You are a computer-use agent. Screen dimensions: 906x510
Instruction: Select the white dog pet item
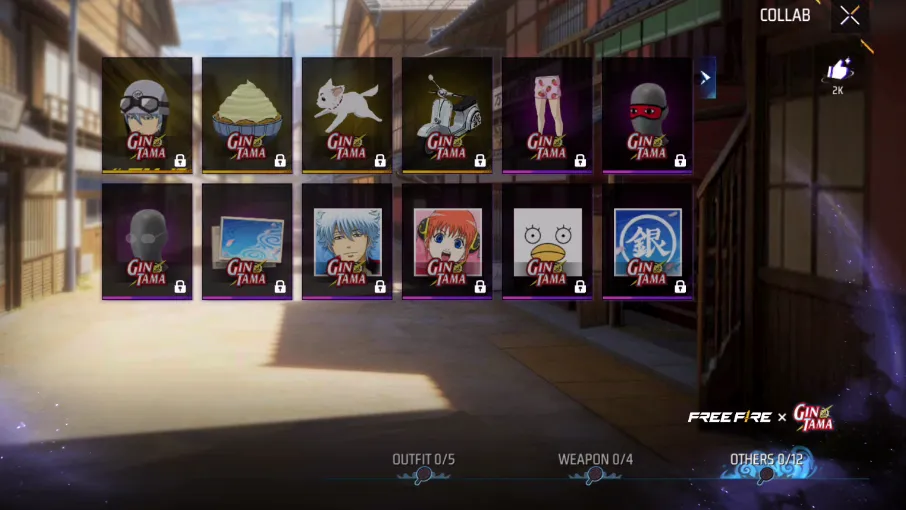click(347, 114)
